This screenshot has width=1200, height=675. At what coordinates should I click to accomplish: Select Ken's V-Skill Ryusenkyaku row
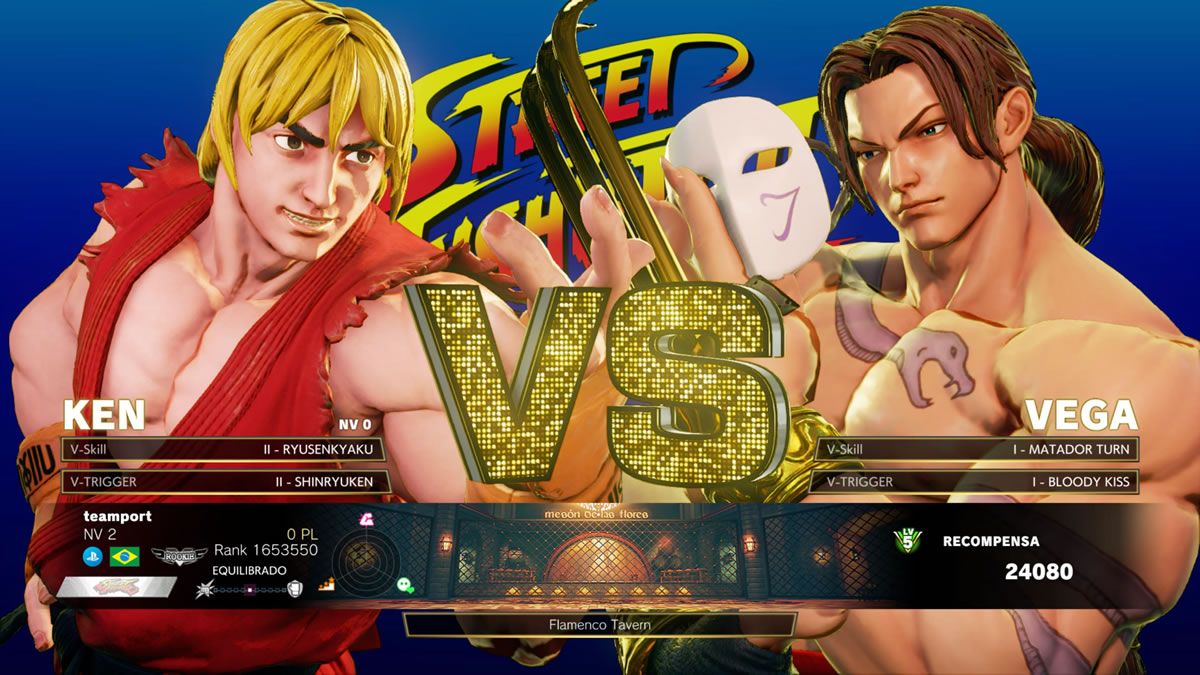[x=222, y=449]
